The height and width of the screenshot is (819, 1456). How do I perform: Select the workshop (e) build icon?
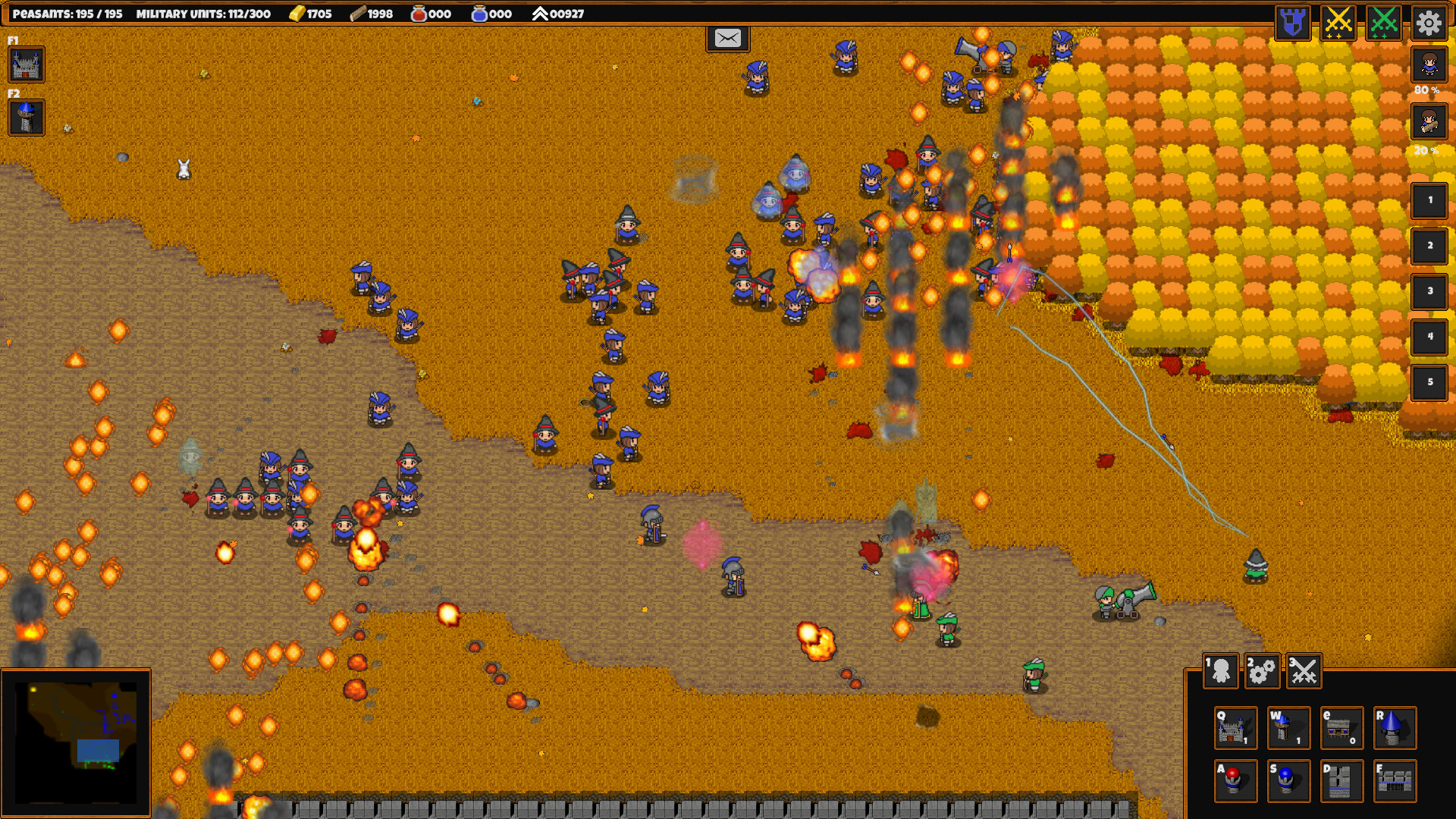pyautogui.click(x=1341, y=728)
